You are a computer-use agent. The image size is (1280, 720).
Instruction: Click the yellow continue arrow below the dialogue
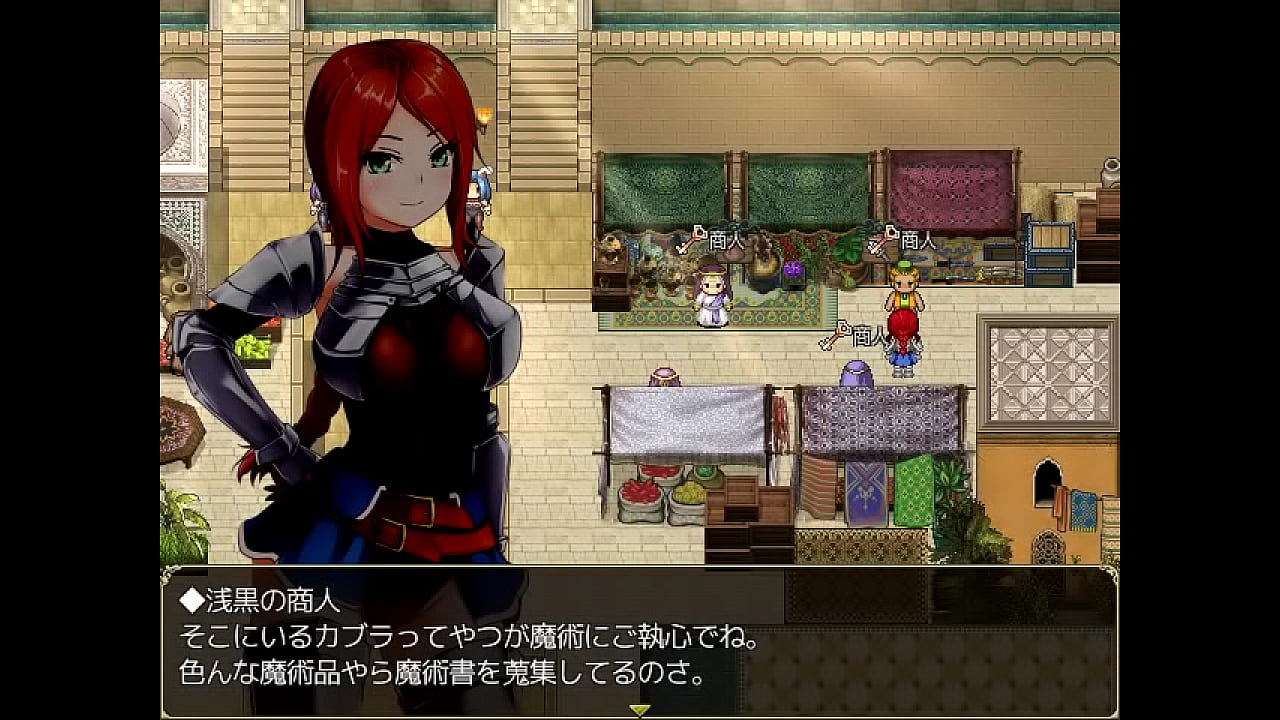coord(639,710)
